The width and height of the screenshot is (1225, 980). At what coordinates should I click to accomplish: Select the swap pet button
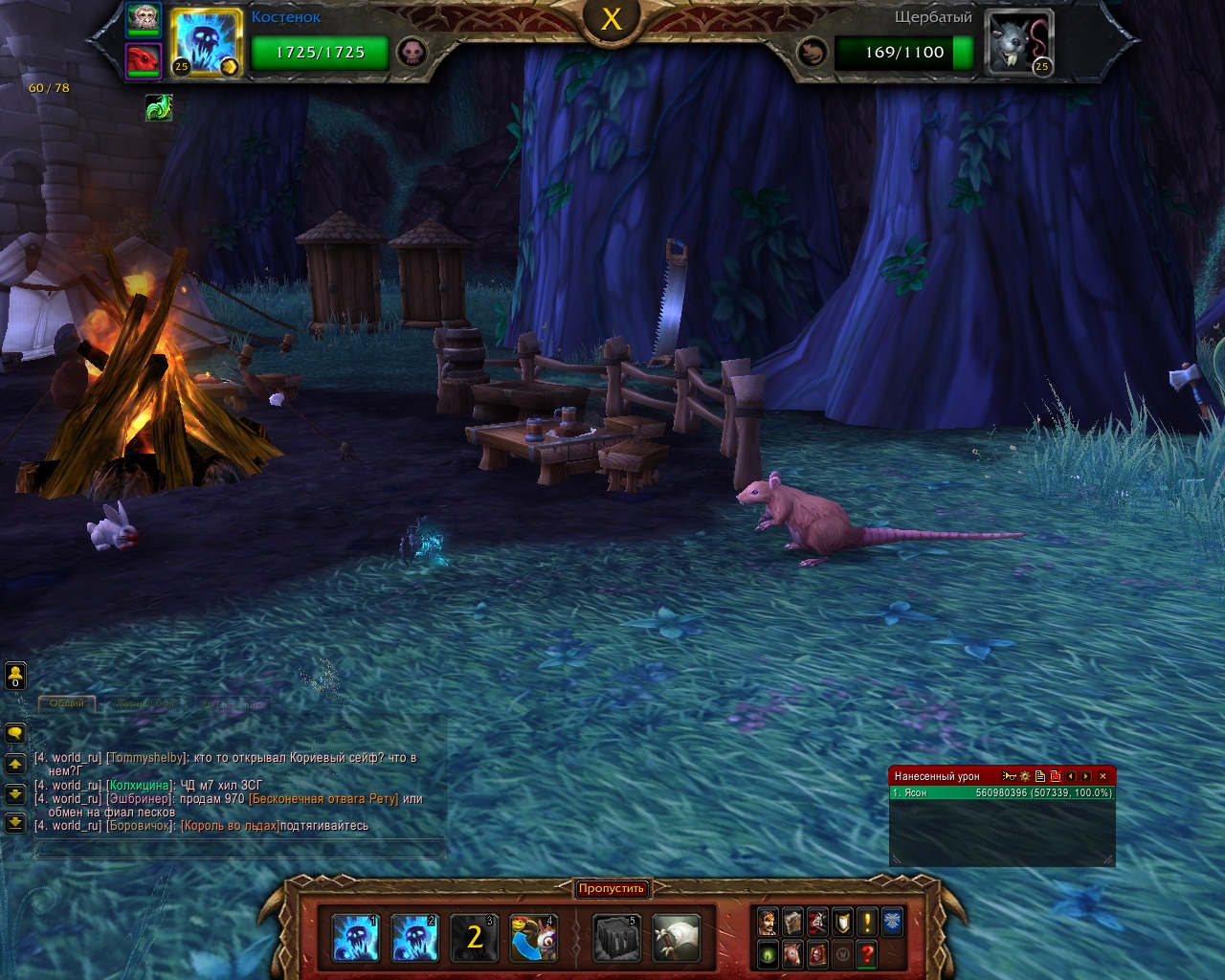point(533,937)
